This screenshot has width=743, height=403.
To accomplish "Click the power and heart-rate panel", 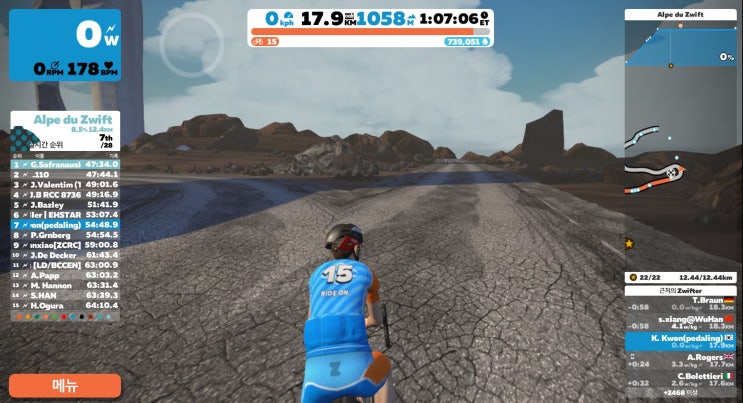I will click(65, 45).
